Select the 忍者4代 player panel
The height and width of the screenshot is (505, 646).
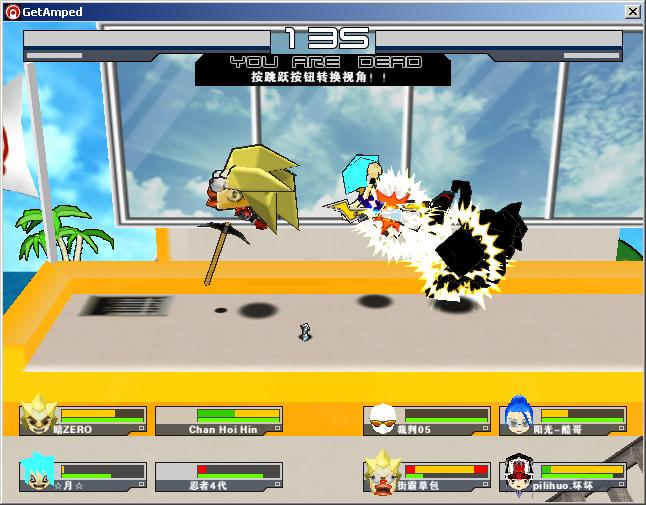pos(221,476)
